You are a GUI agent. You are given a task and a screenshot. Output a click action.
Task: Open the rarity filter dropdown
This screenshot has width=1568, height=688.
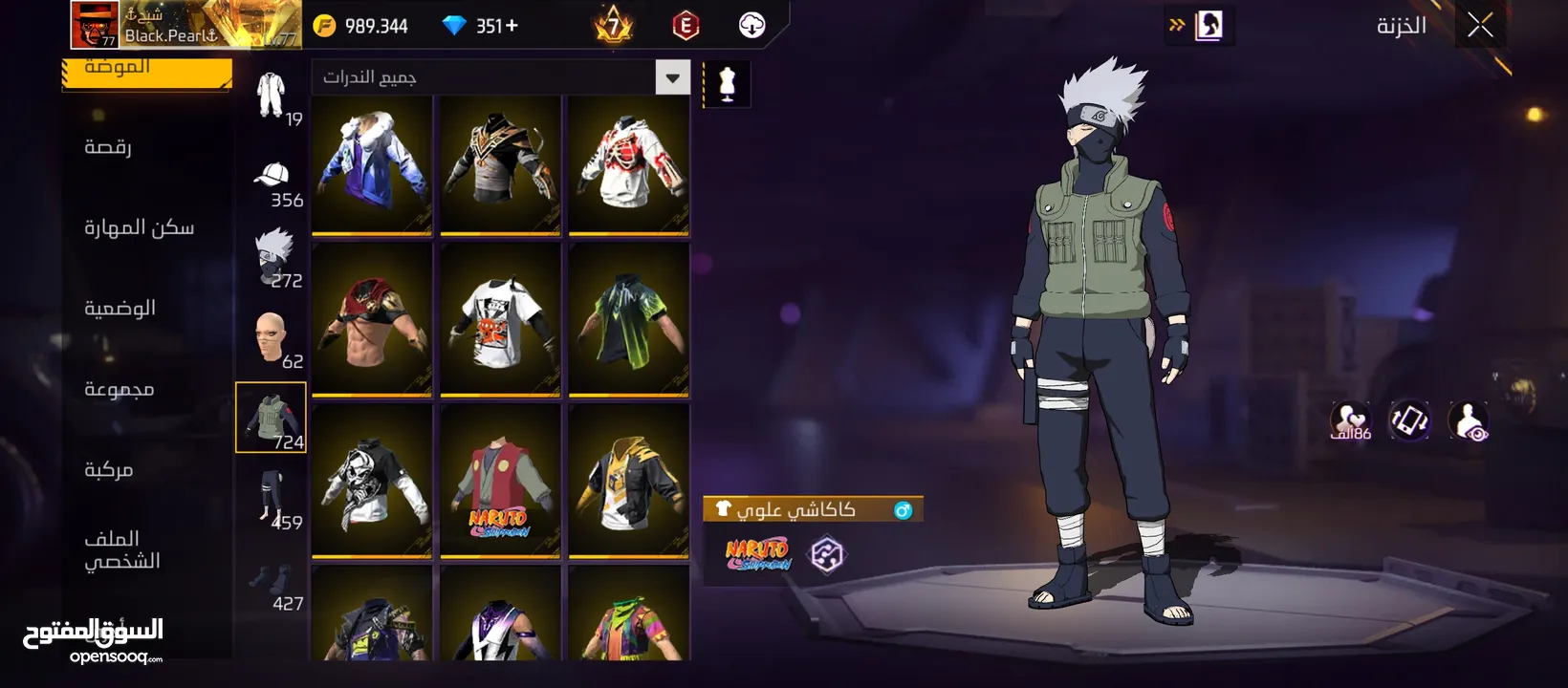point(672,77)
